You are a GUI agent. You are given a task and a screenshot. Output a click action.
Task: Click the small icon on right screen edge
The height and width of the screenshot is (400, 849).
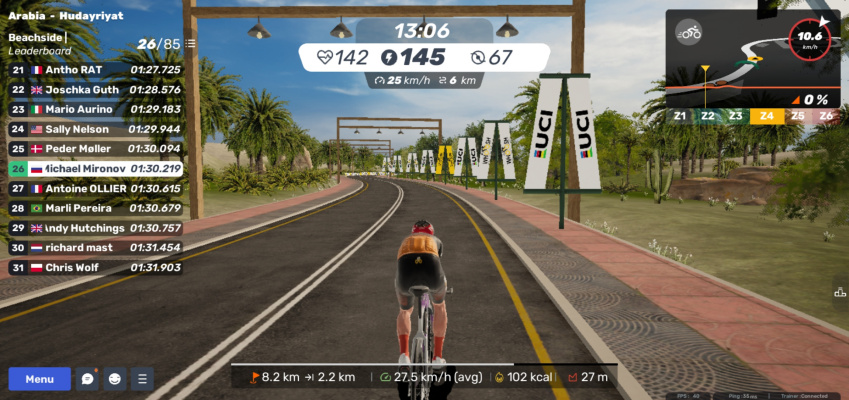[840, 292]
